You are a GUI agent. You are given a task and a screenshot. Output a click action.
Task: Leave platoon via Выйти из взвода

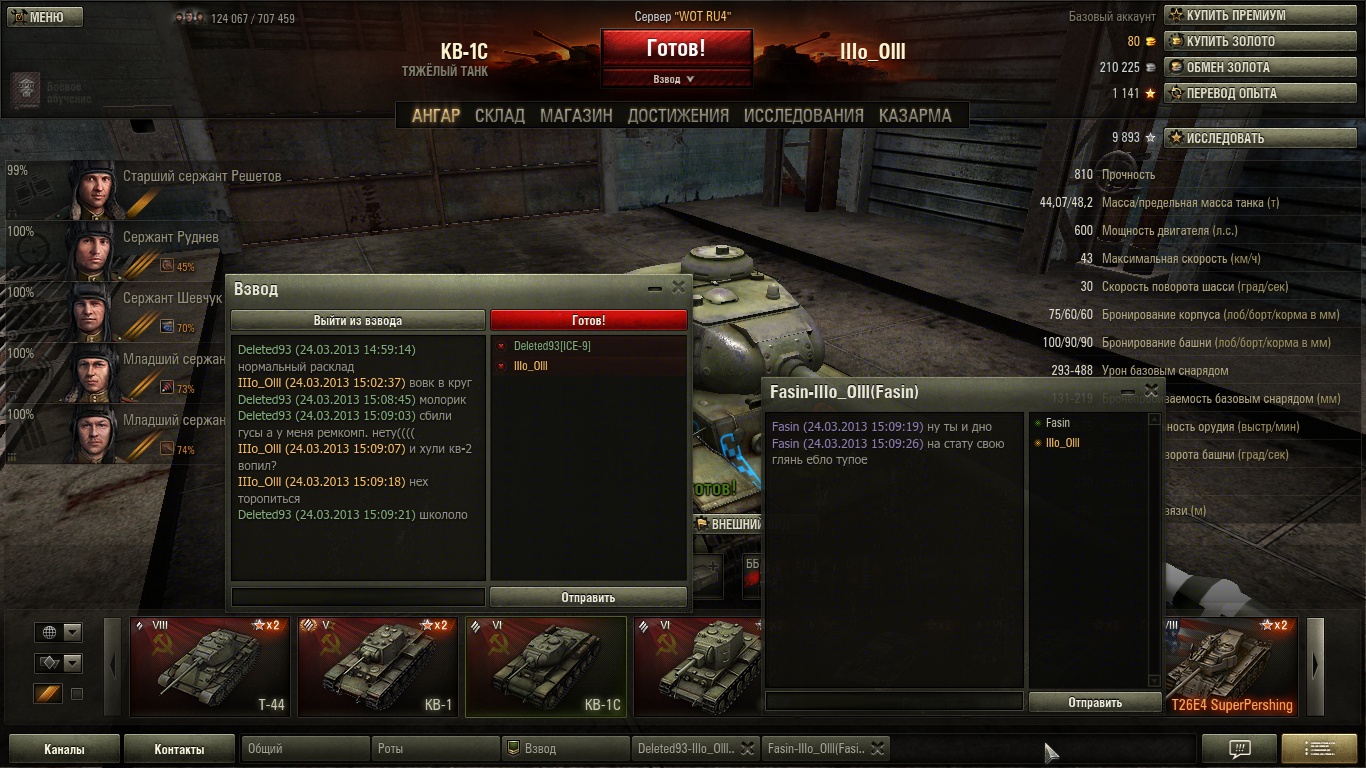pos(358,321)
